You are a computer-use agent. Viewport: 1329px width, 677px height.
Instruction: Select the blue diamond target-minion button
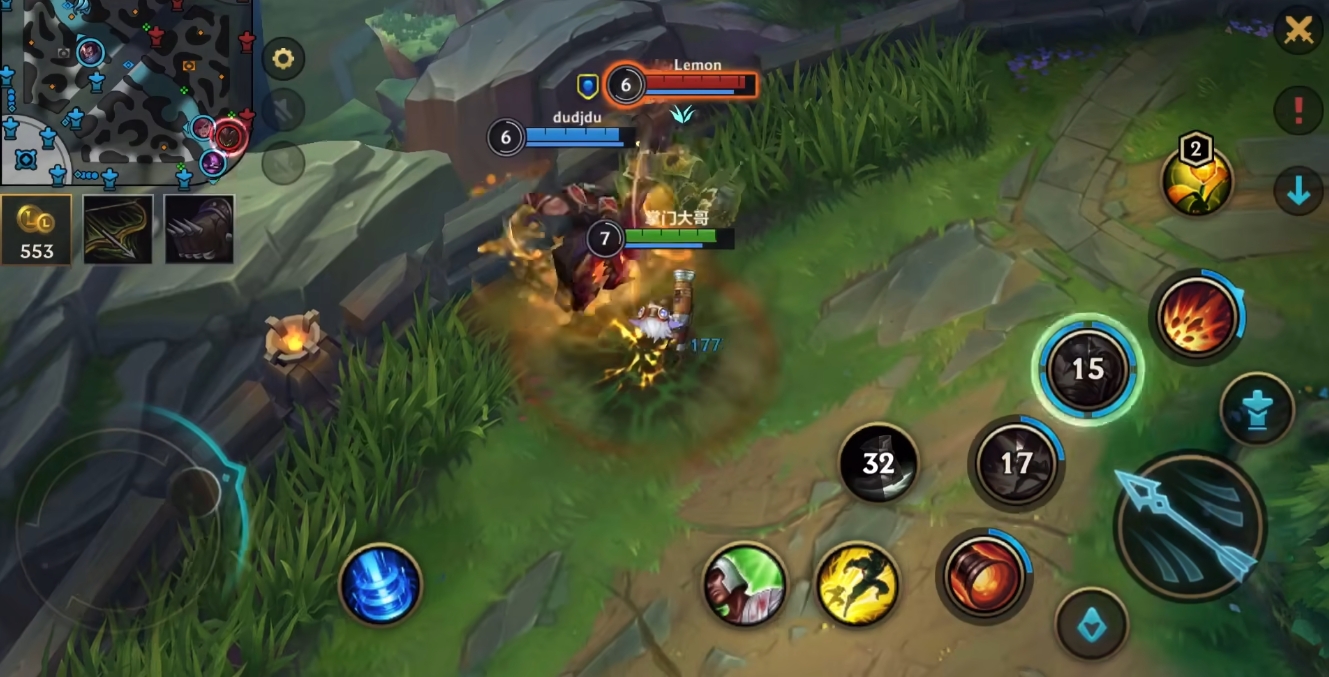pos(1092,624)
